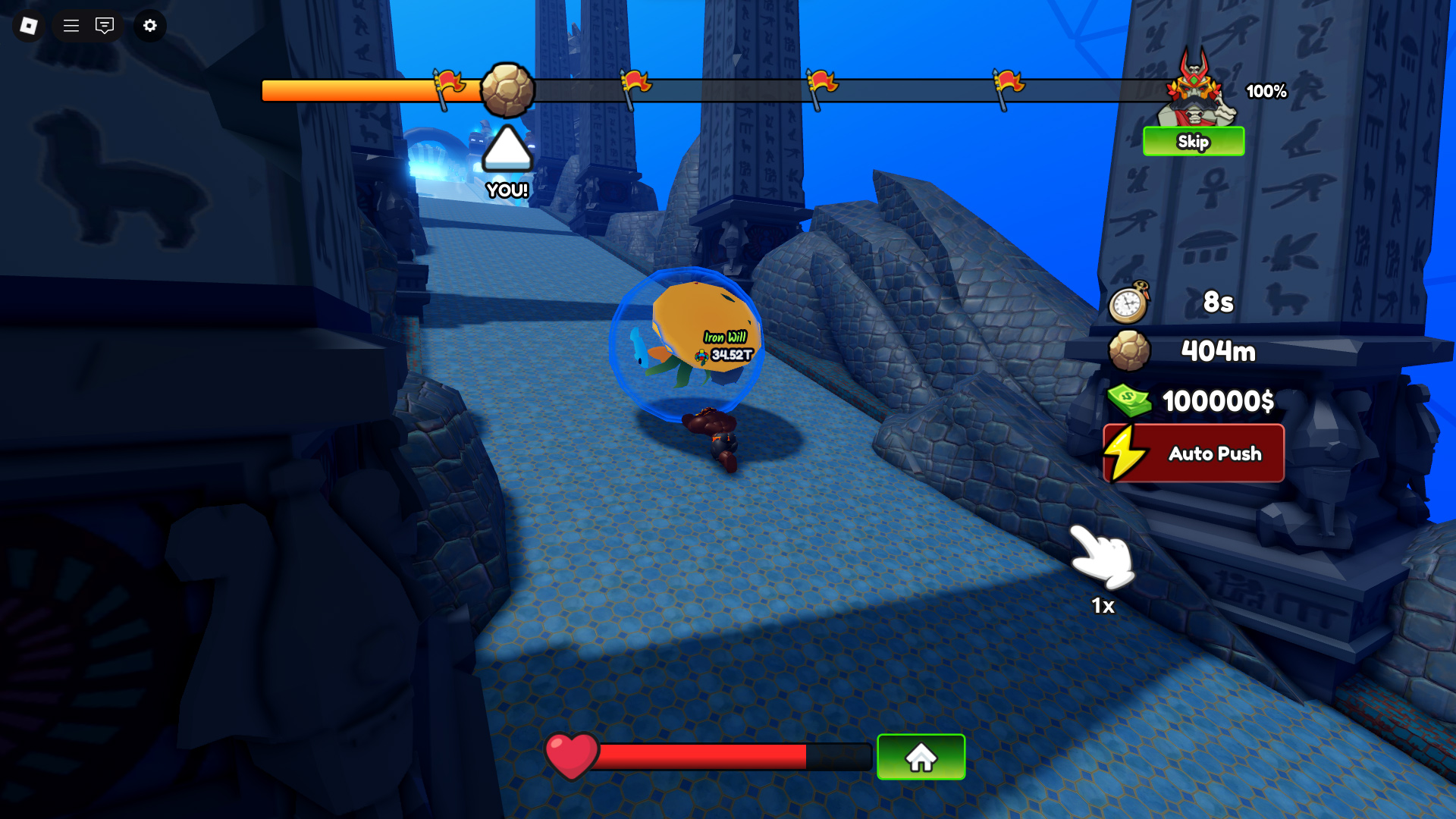
Task: Open the gear settings icon
Action: [x=150, y=26]
